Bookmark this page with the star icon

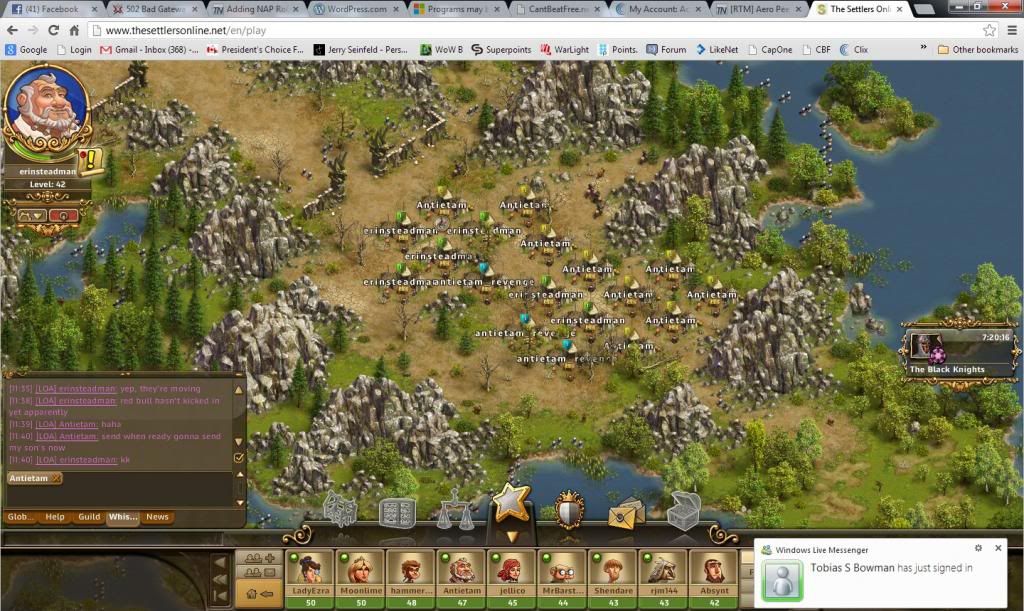tap(989, 30)
